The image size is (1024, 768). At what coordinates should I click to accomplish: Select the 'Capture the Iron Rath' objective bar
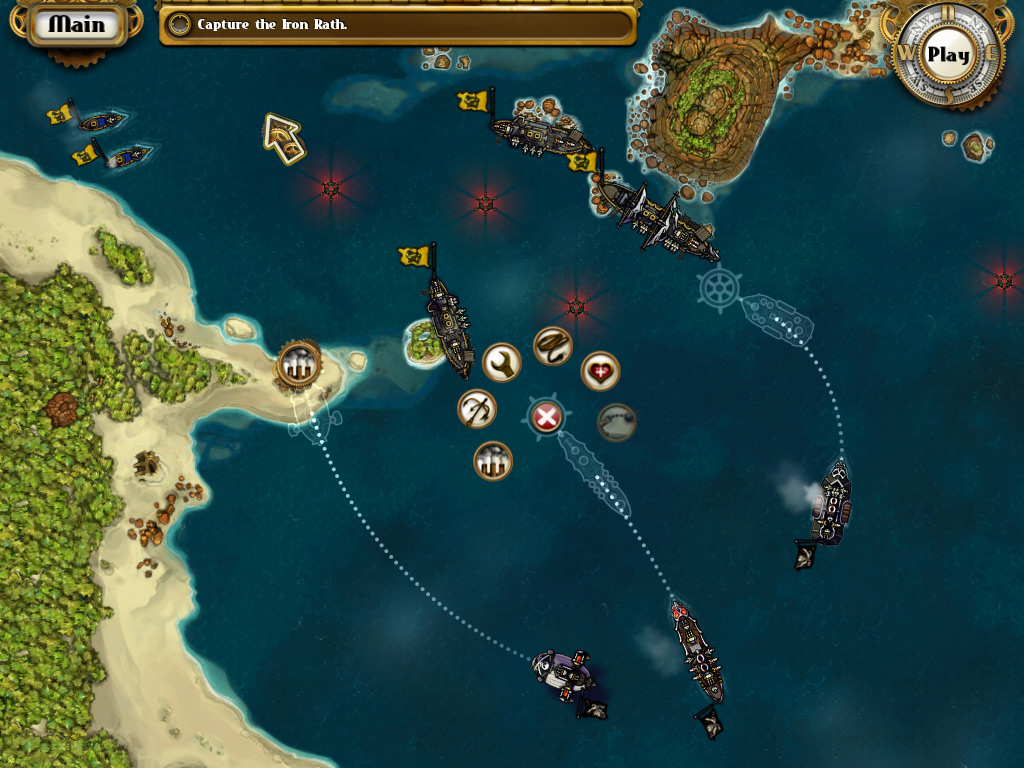click(397, 25)
